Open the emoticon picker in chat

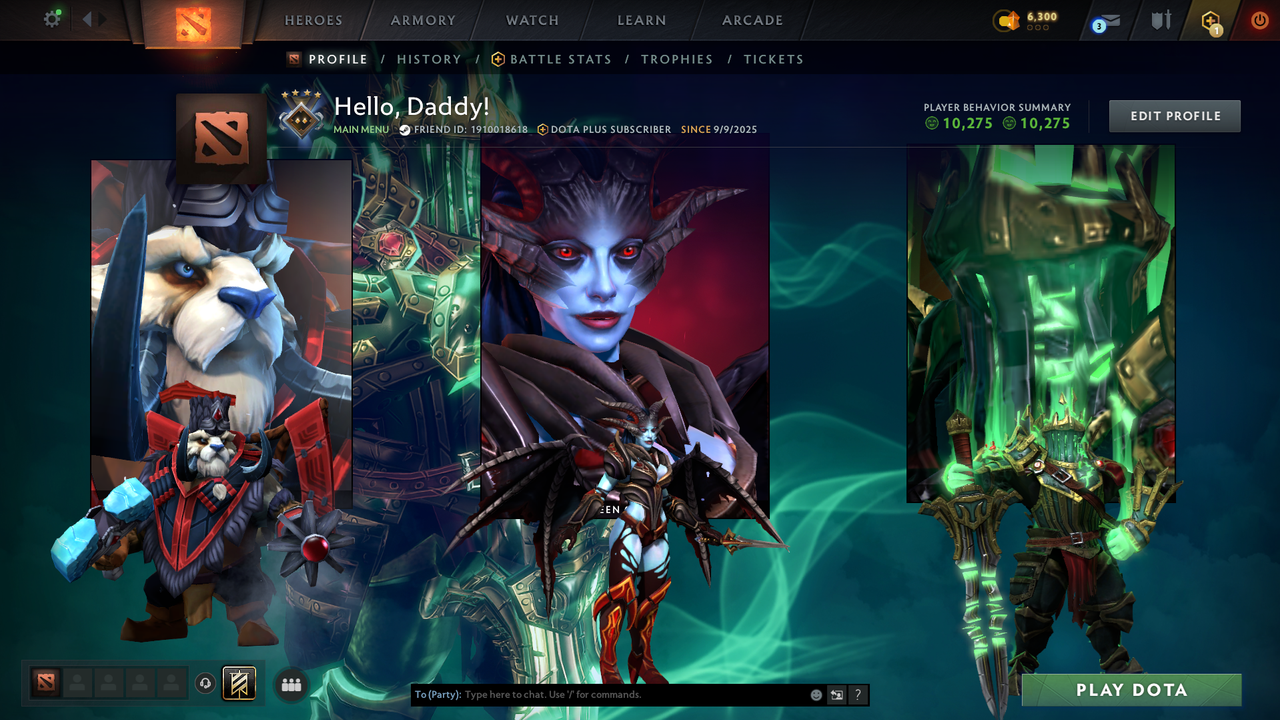815,694
